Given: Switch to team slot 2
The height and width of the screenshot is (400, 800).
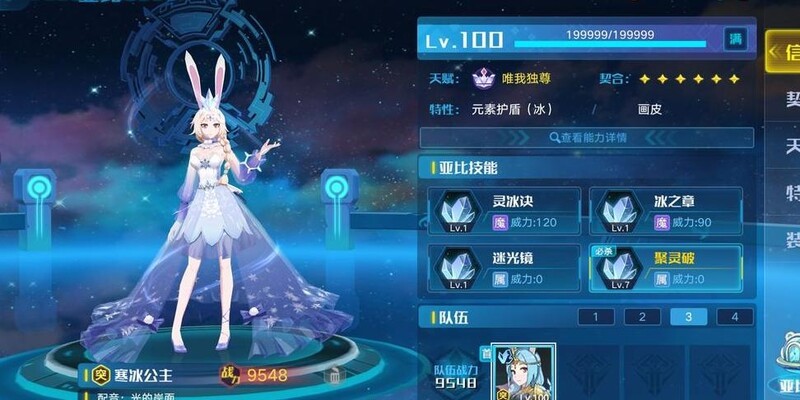Looking at the screenshot, I should pyautogui.click(x=642, y=317).
